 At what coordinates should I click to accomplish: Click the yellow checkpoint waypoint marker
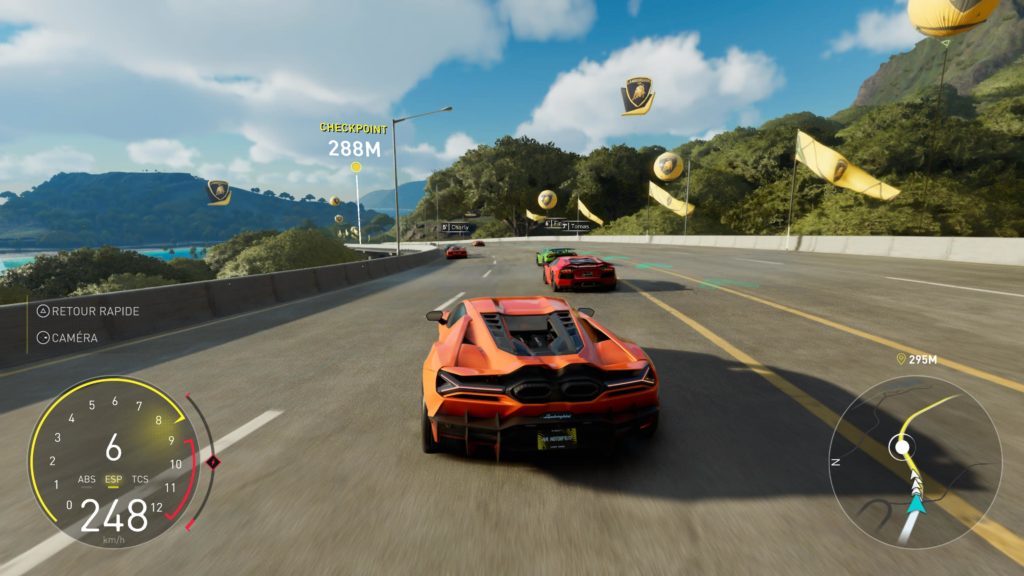(x=356, y=167)
